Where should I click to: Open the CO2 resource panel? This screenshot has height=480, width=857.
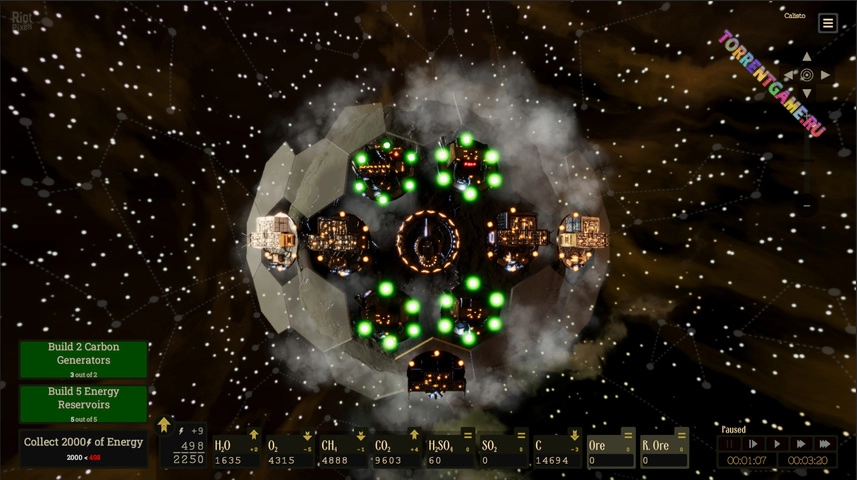[x=398, y=451]
